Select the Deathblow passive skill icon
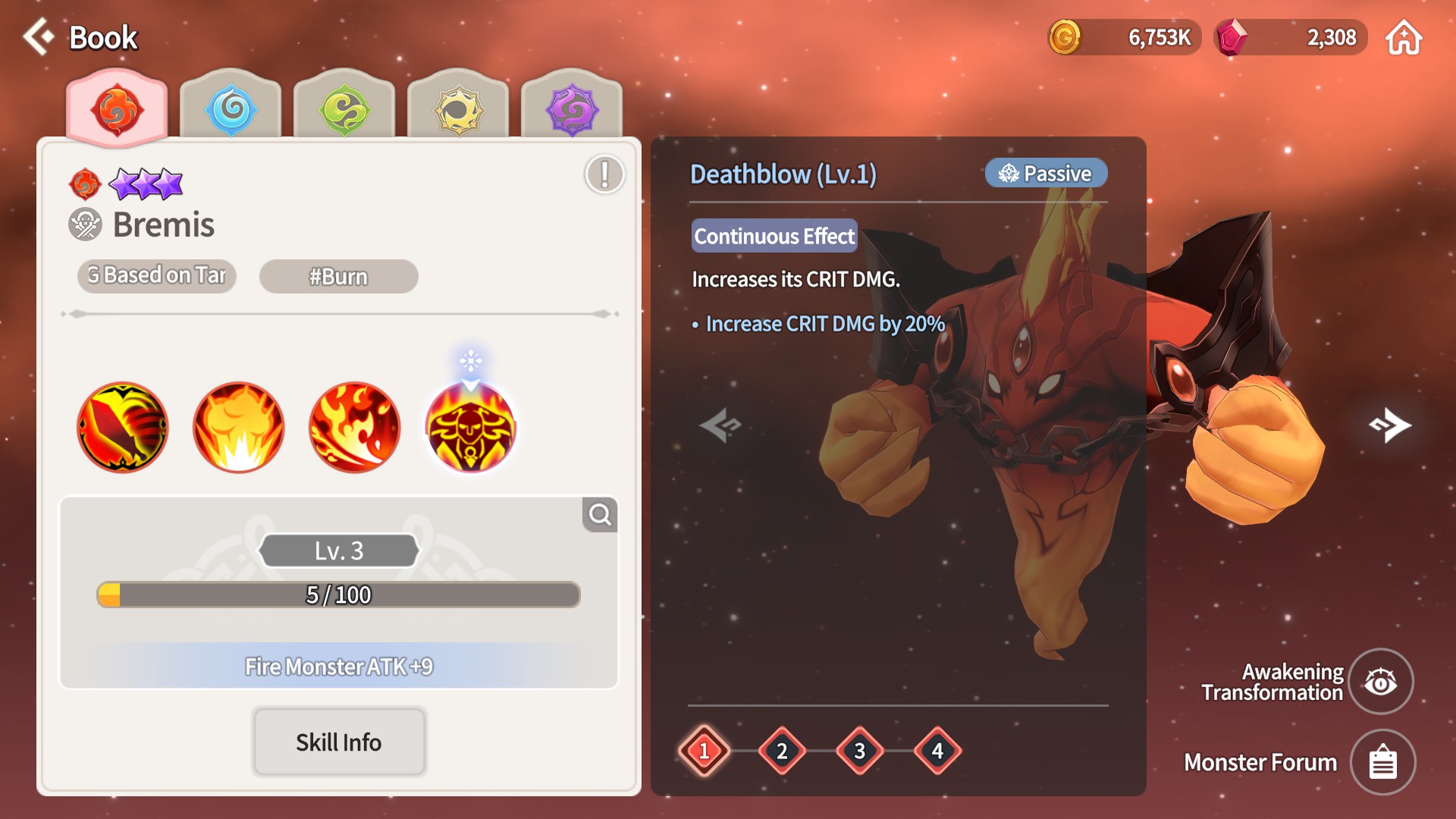 470,428
